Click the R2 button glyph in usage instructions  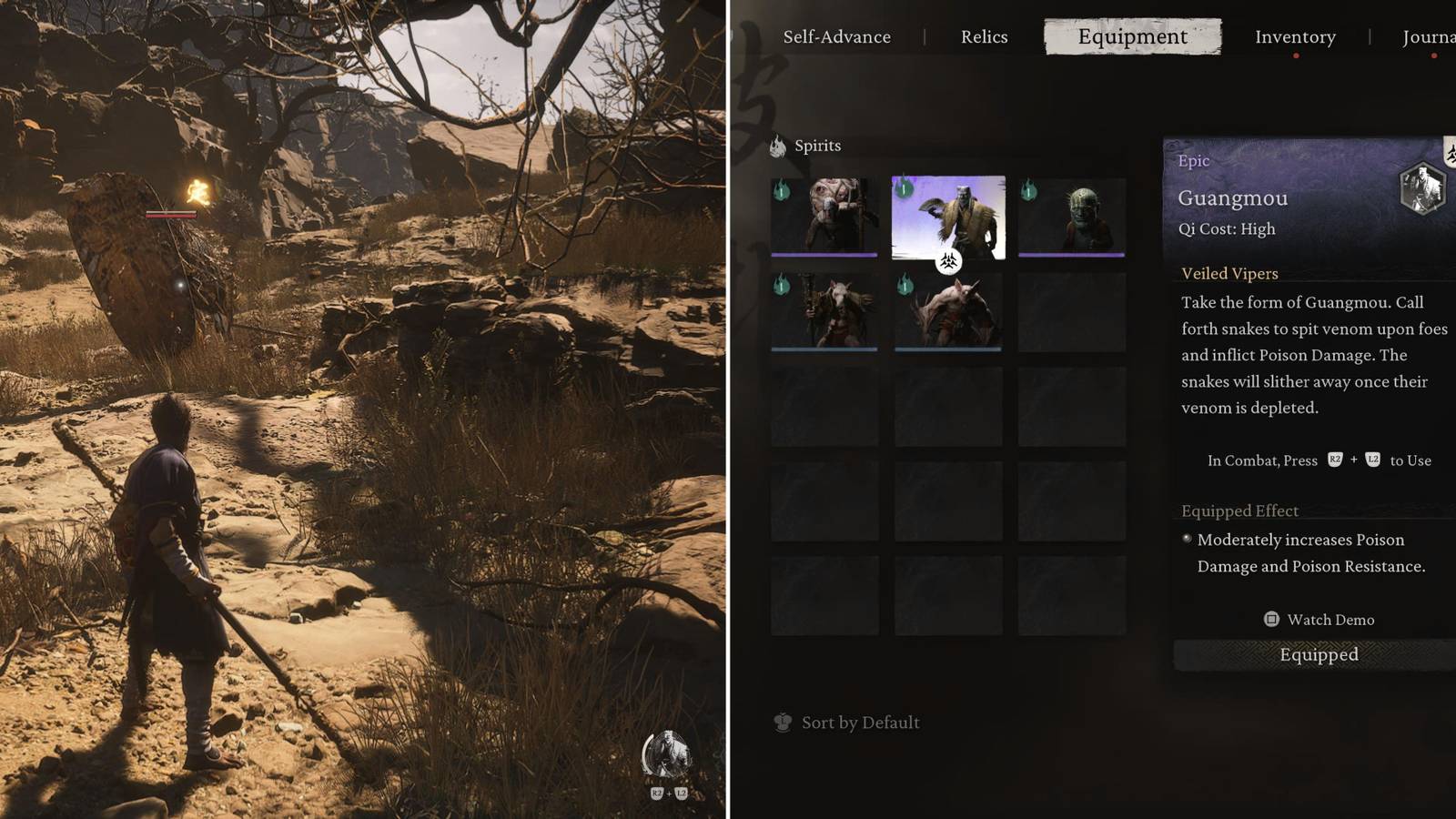1334,460
